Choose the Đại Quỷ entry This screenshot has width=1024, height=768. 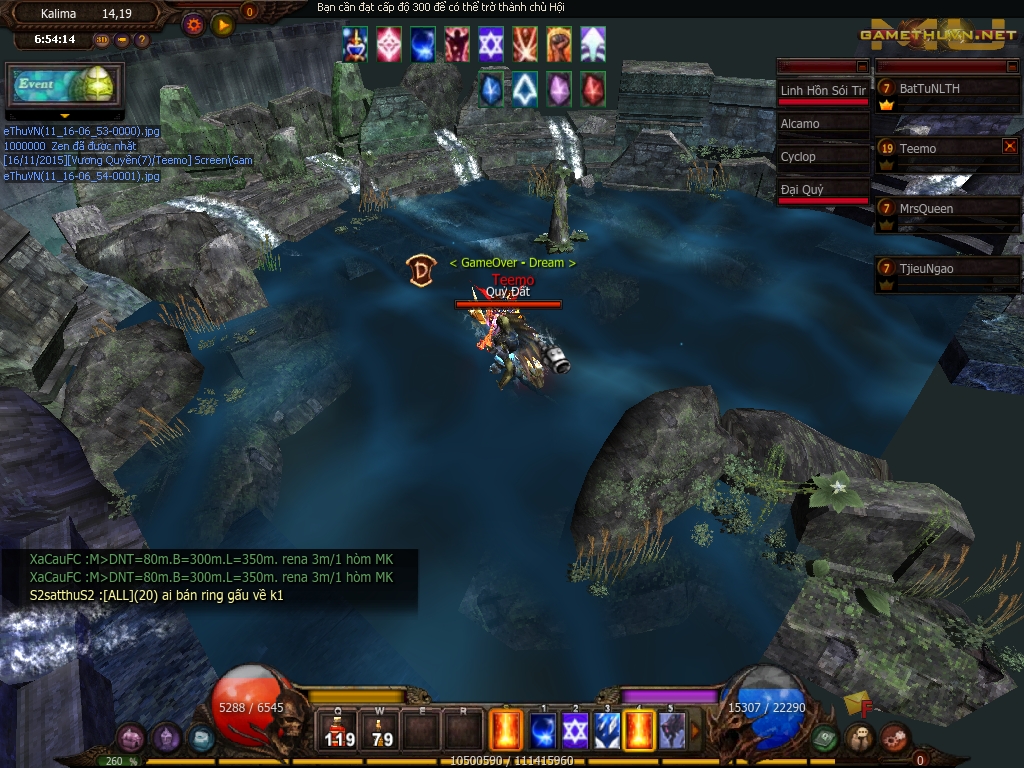pos(824,189)
